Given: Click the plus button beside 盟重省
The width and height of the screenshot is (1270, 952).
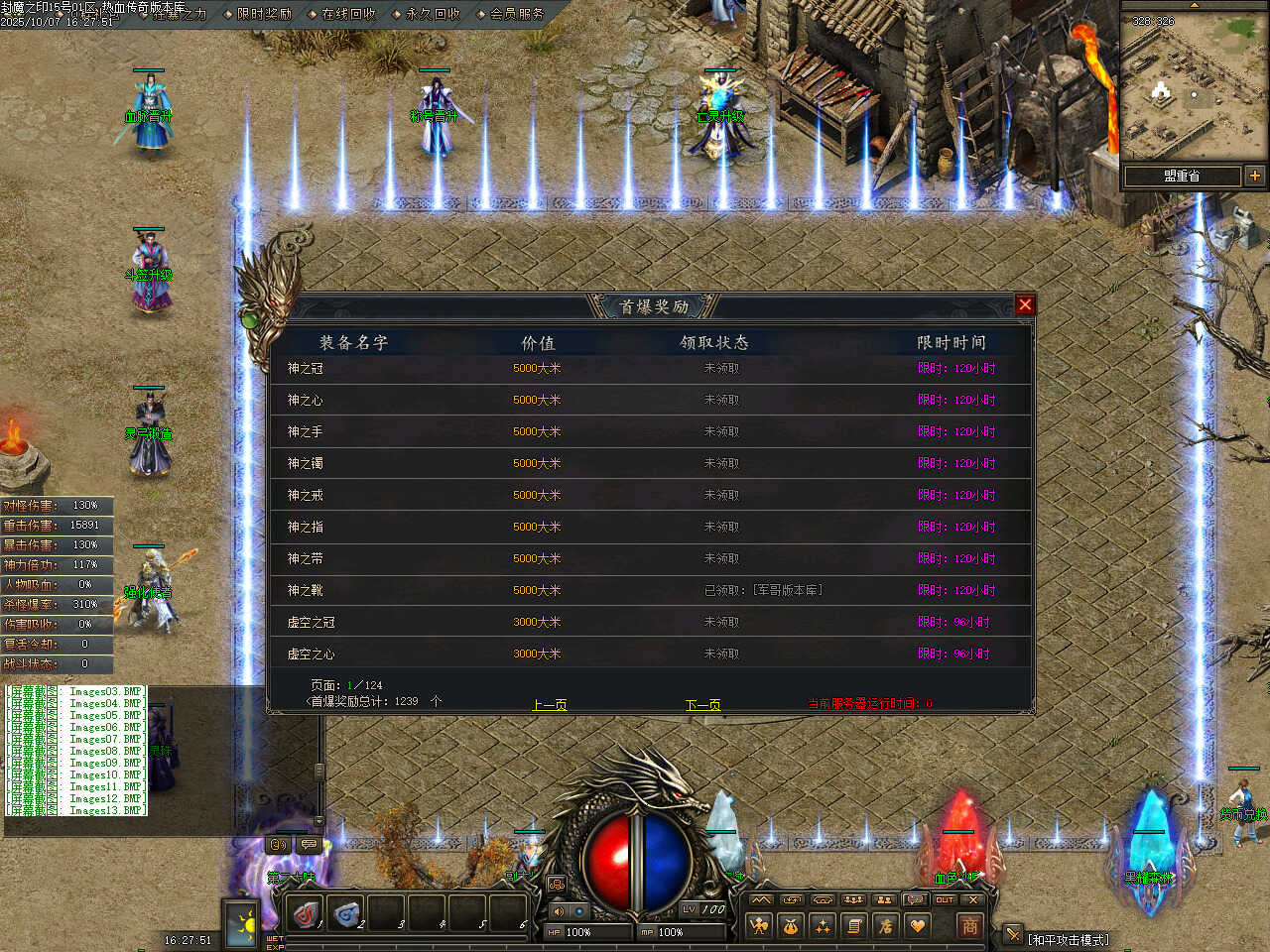Looking at the screenshot, I should click(x=1255, y=176).
